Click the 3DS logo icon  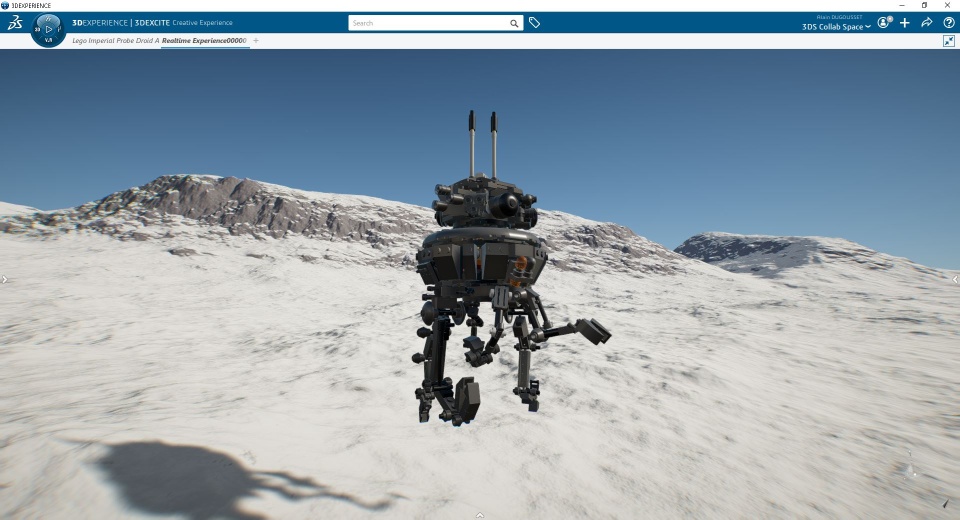(15, 23)
